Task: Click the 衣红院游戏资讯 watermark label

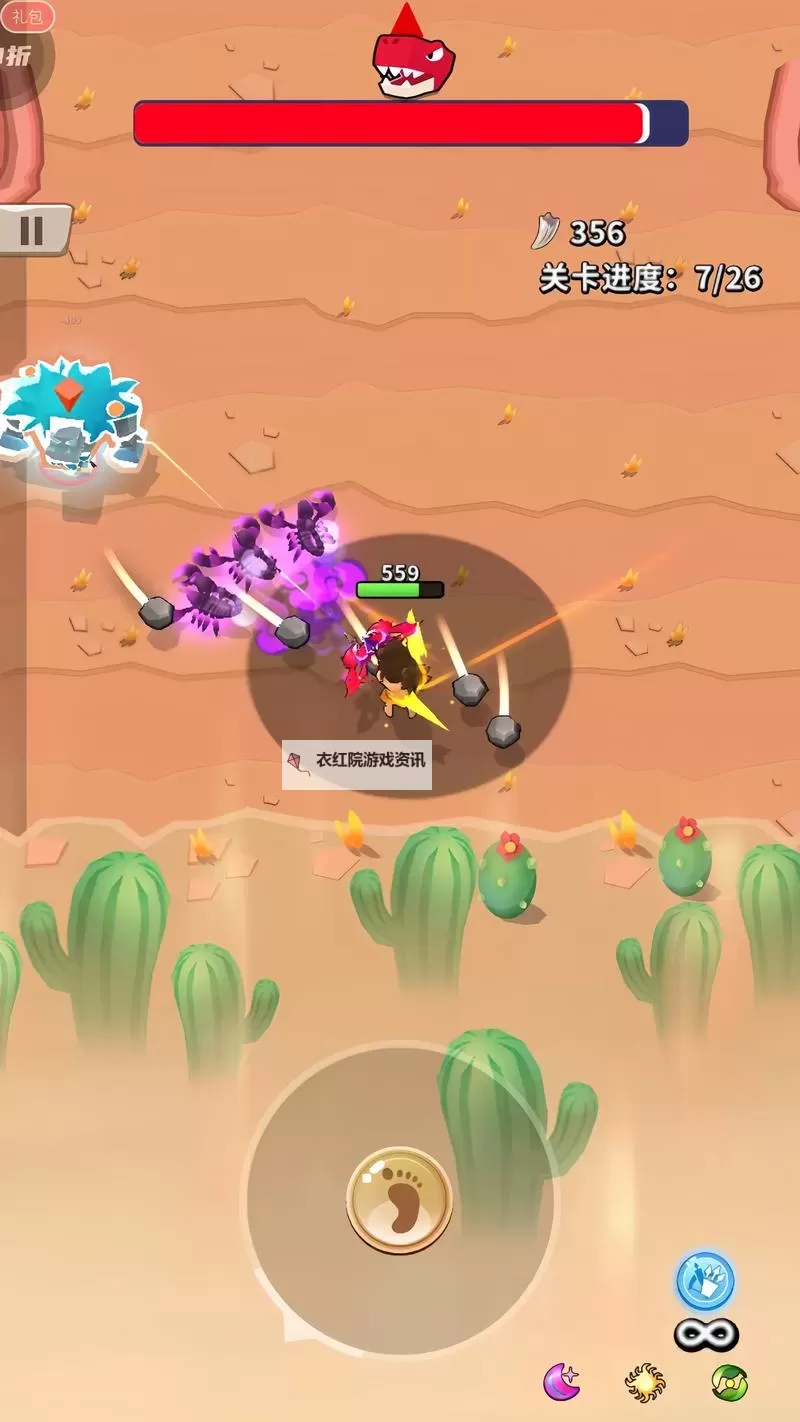Action: click(x=357, y=760)
